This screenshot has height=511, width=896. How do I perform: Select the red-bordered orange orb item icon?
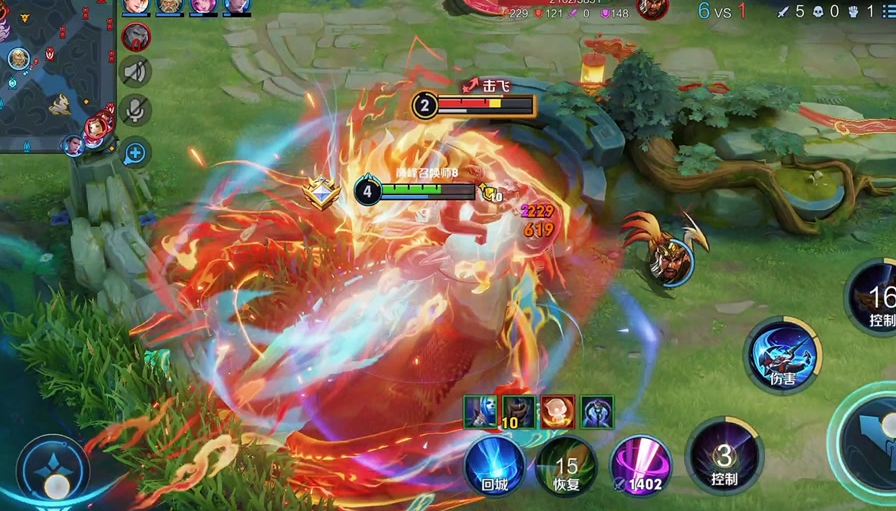(x=558, y=412)
